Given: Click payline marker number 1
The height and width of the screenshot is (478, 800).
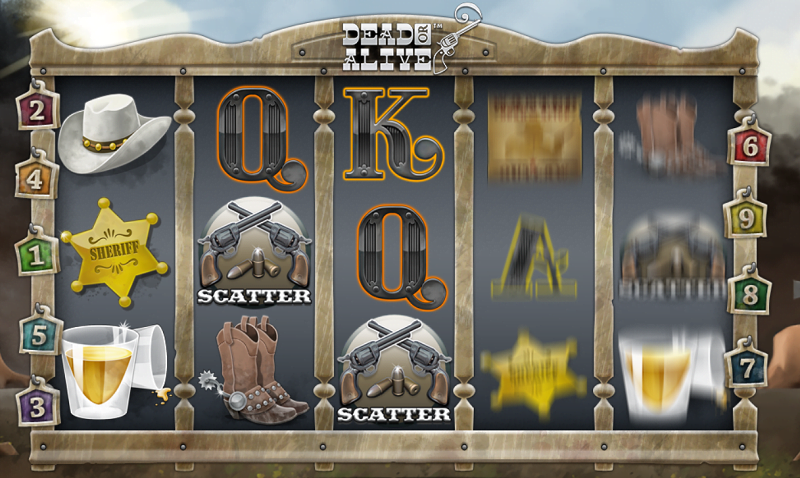Looking at the screenshot, I should (x=37, y=254).
